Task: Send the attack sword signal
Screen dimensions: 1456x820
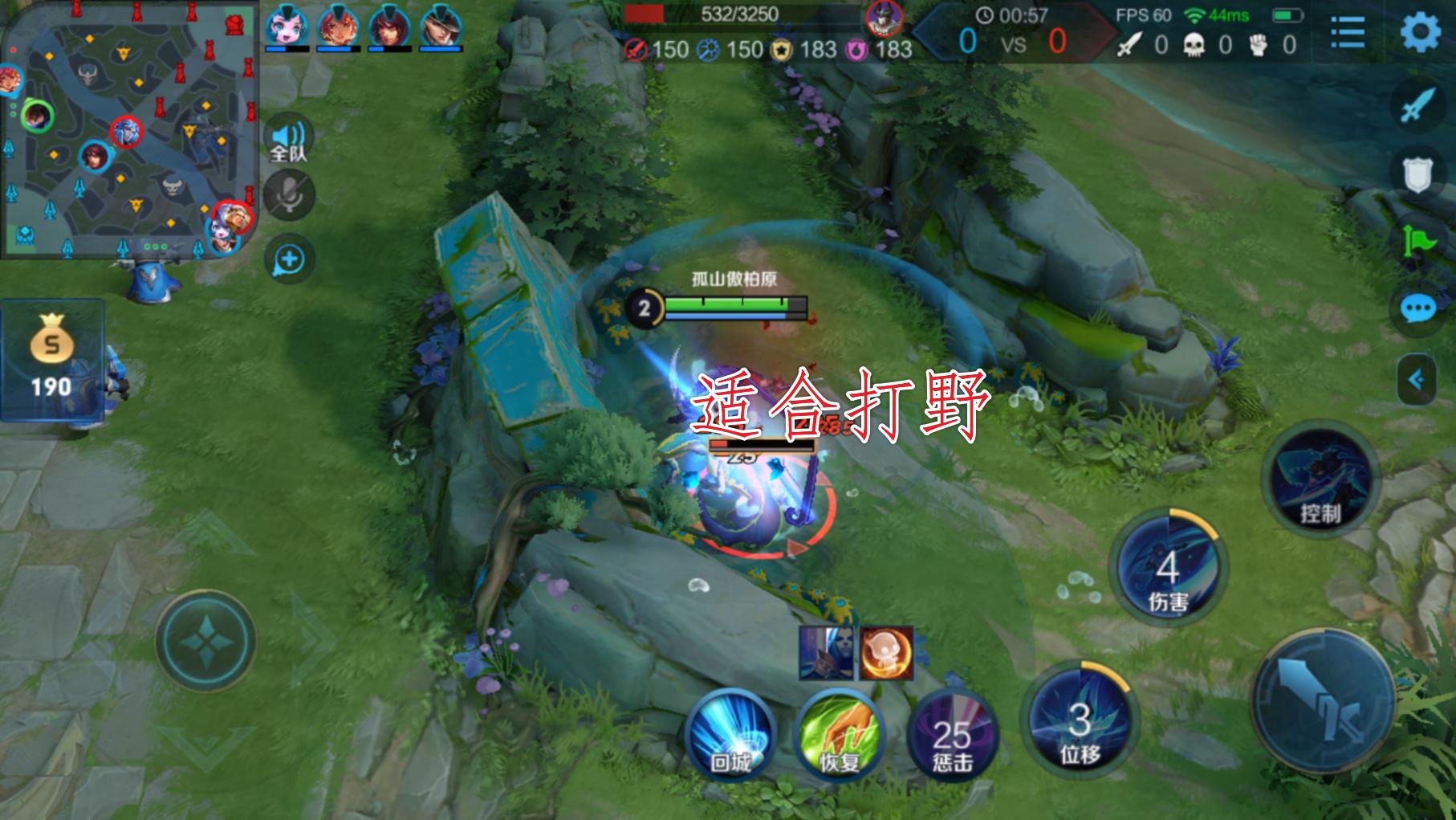Action: pos(1417,105)
